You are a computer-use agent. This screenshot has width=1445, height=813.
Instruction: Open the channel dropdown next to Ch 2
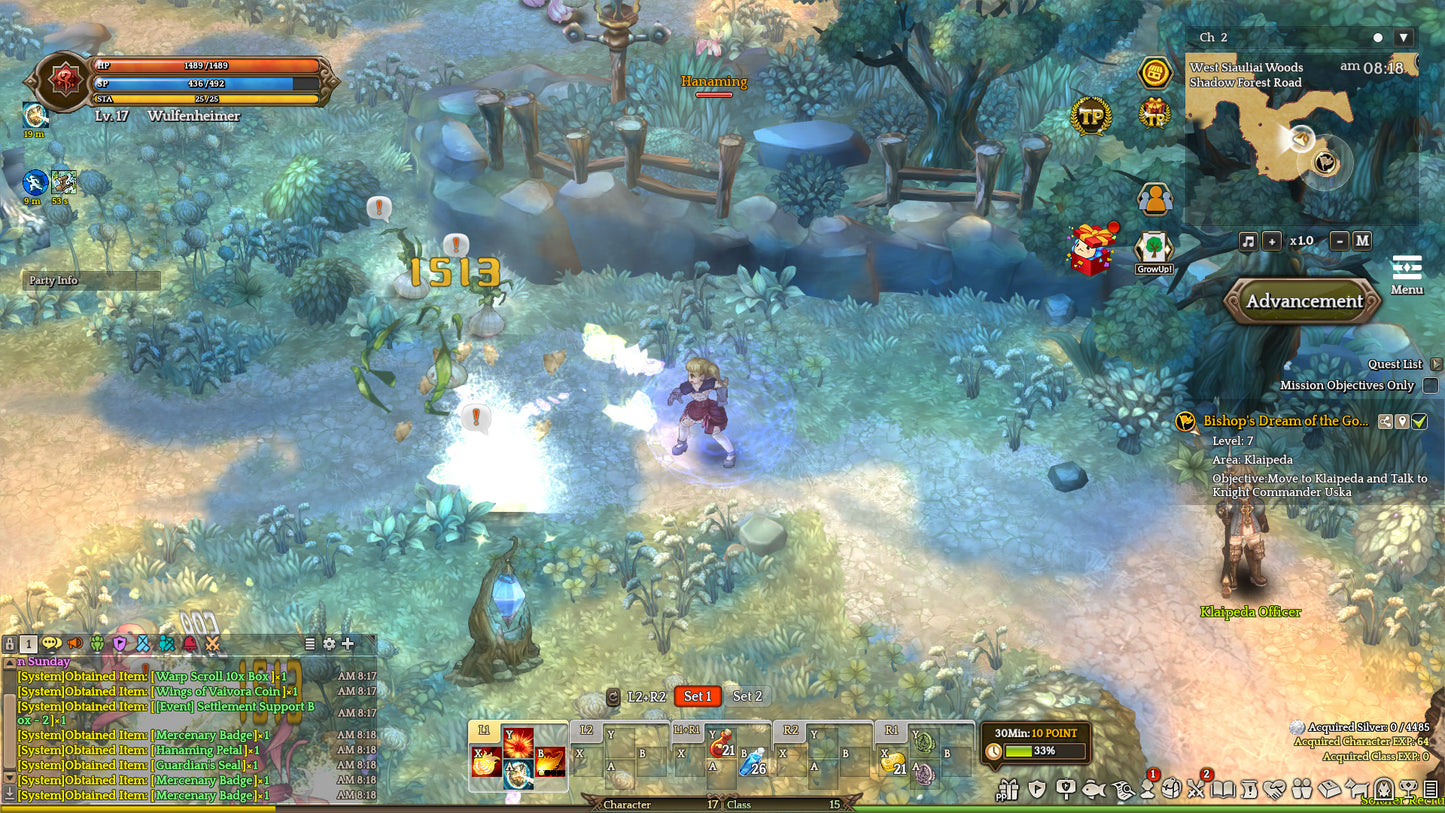point(1405,37)
